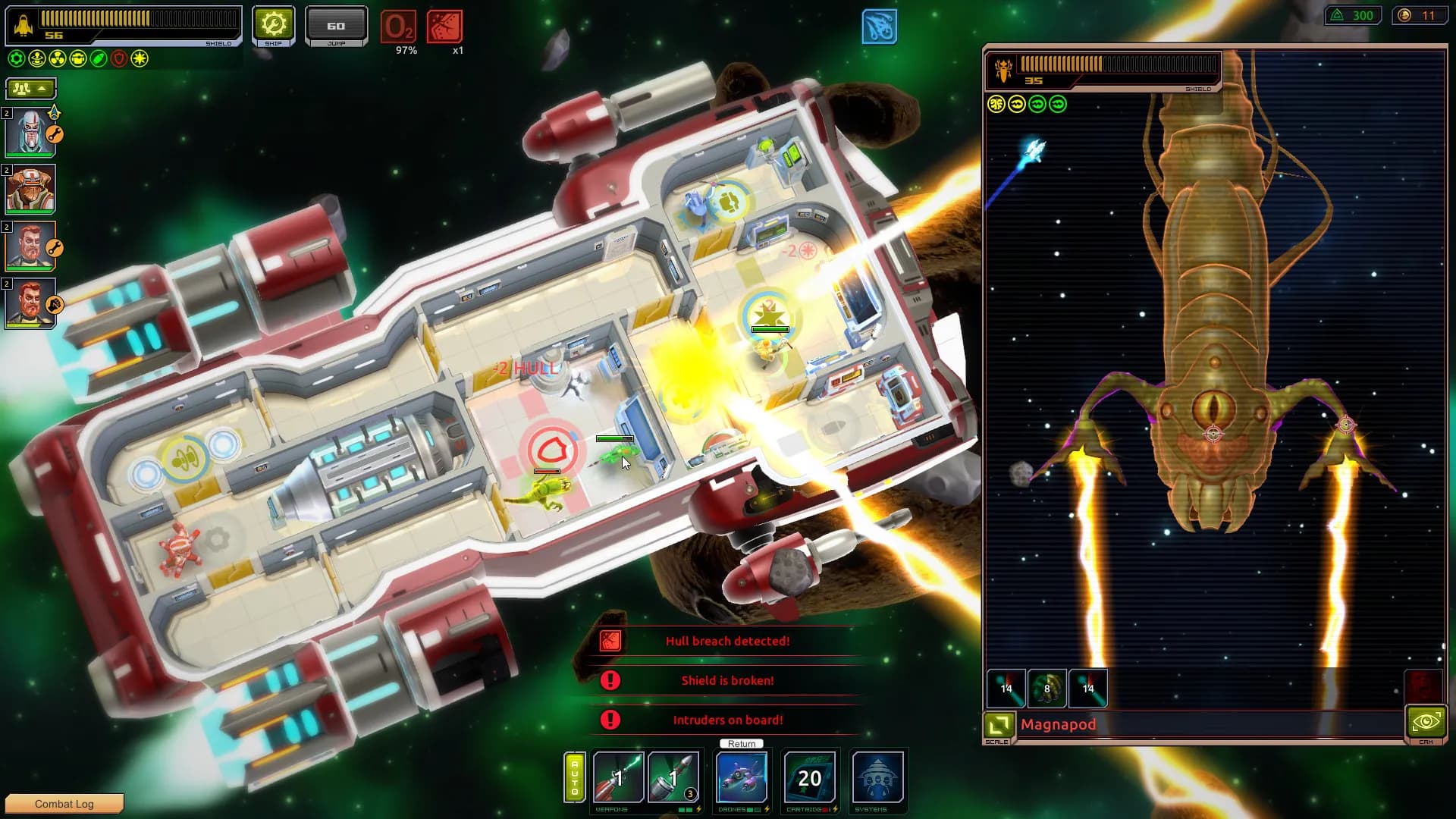This screenshot has width=1456, height=819.
Task: Click the JUMP button showing 60
Action: 336,24
